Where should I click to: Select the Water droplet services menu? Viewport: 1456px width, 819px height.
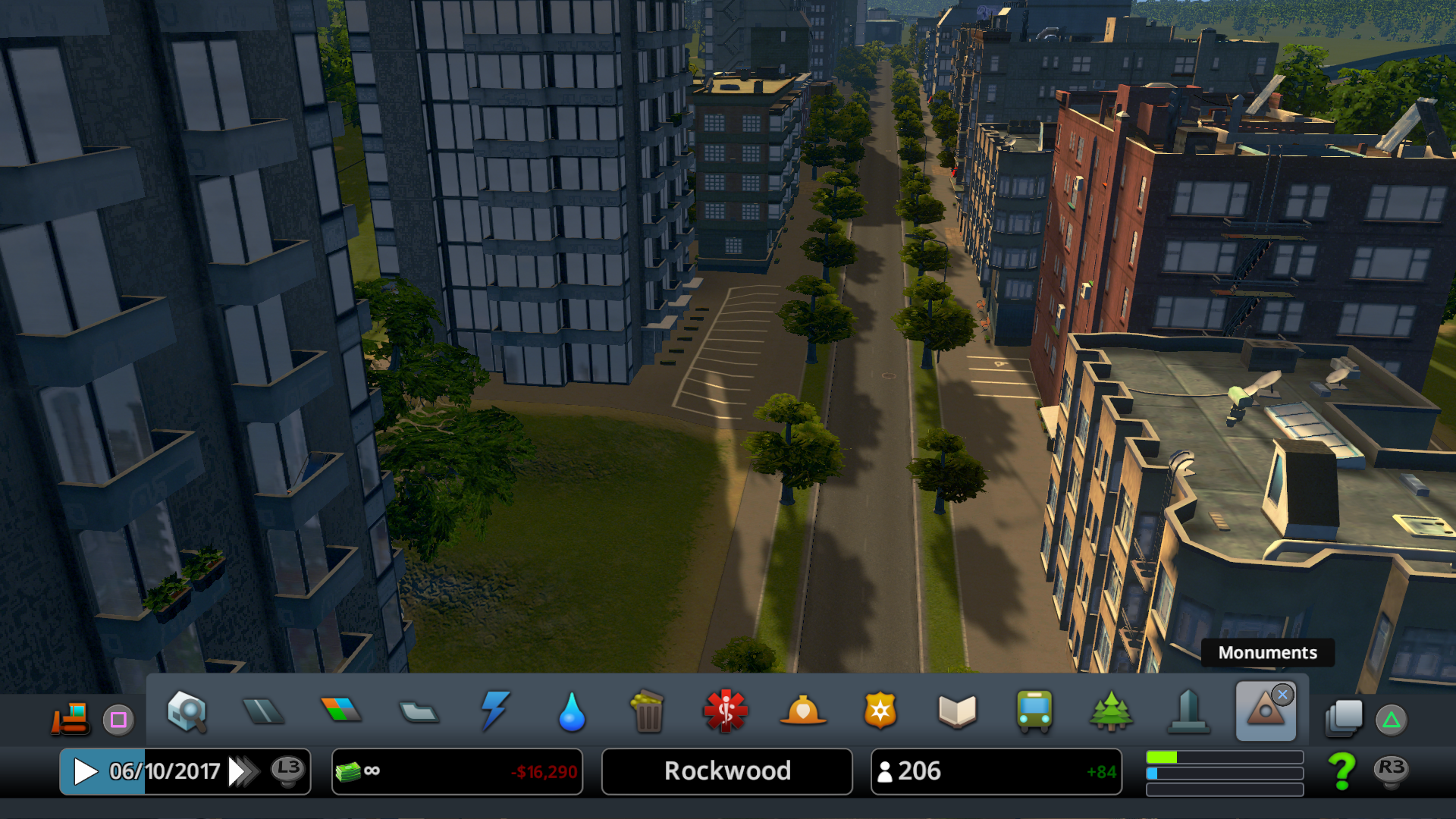pyautogui.click(x=572, y=712)
